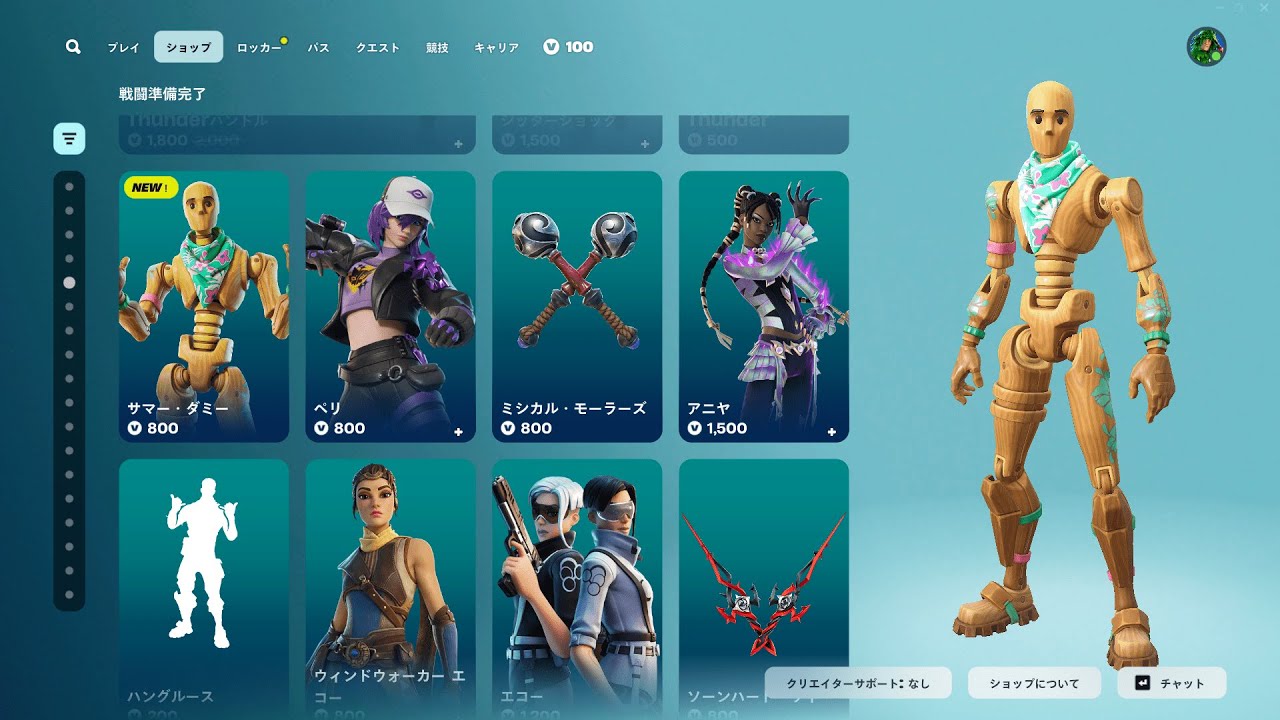The width and height of the screenshot is (1280, 720).
Task: Choose the ペリ outfit card
Action: tap(390, 306)
